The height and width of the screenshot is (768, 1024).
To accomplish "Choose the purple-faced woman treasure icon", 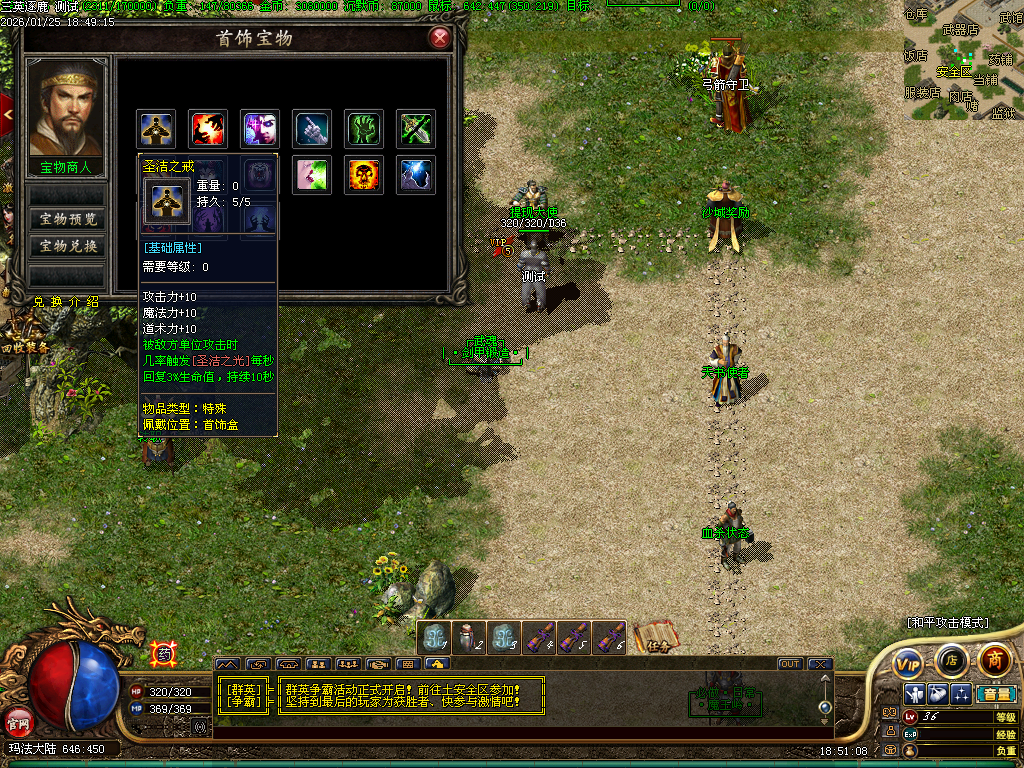I will tap(260, 128).
